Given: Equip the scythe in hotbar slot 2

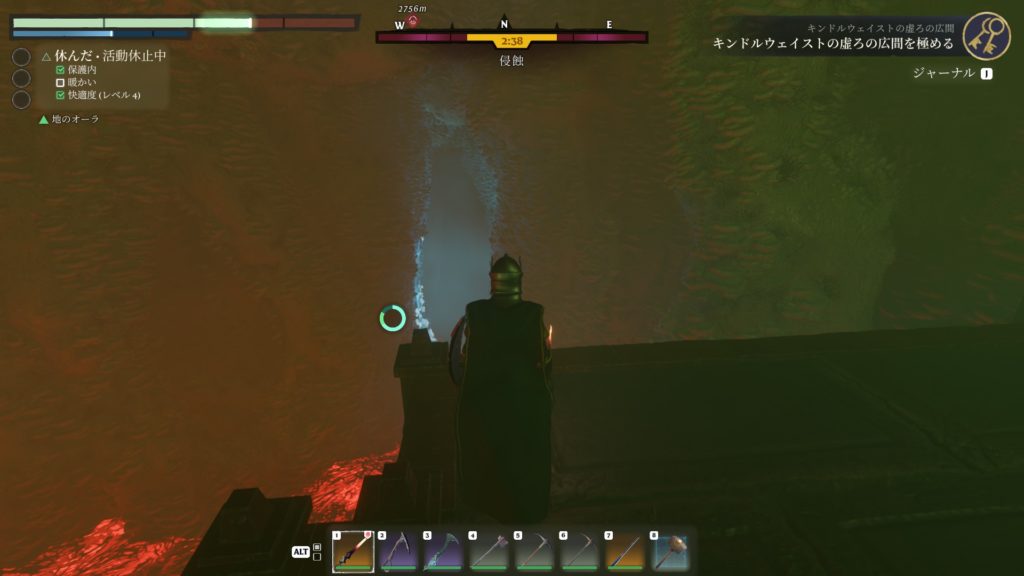Looking at the screenshot, I should (398, 553).
